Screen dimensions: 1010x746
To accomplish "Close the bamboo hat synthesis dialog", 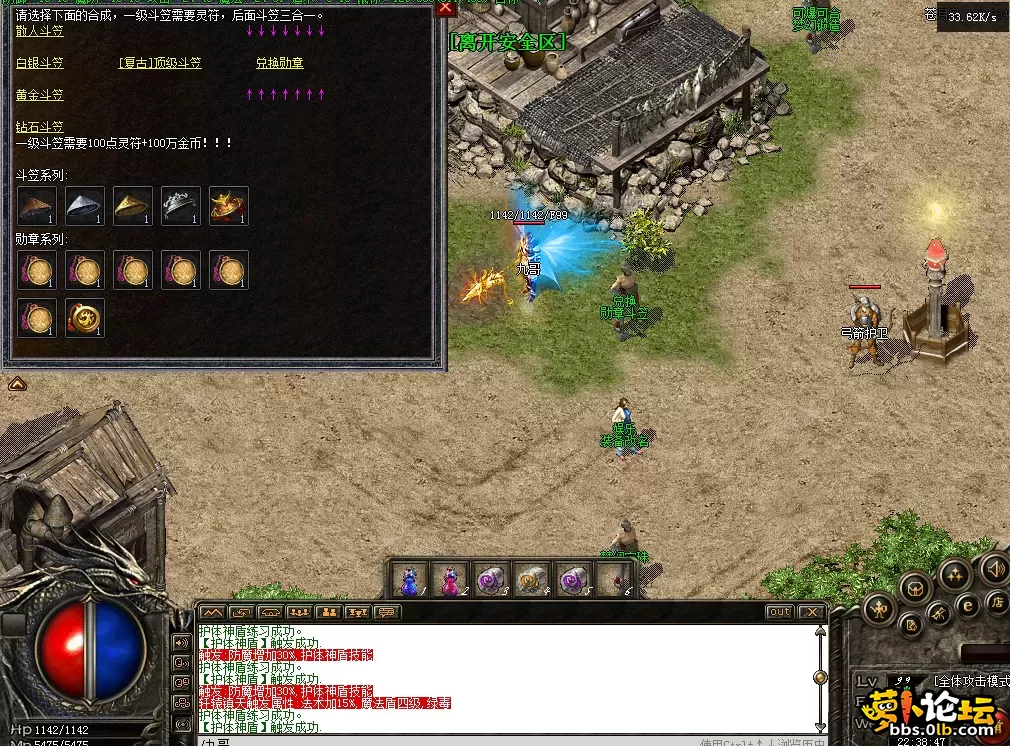I will point(446,8).
